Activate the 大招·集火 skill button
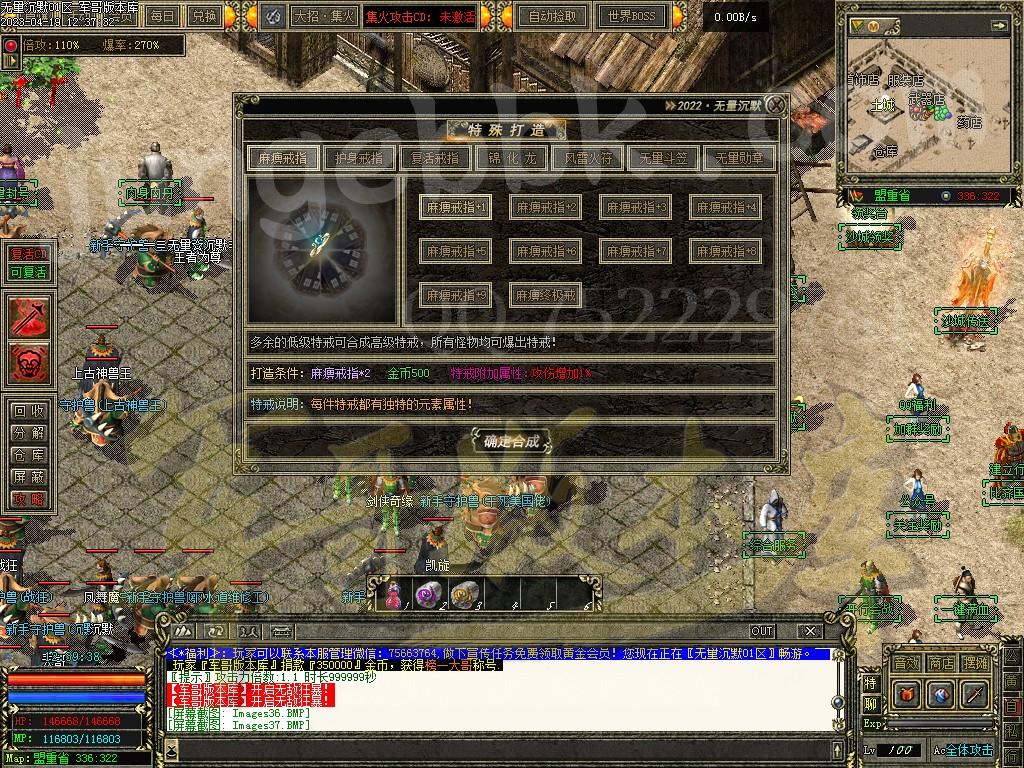Screen dimensions: 1024x768 (323, 16)
